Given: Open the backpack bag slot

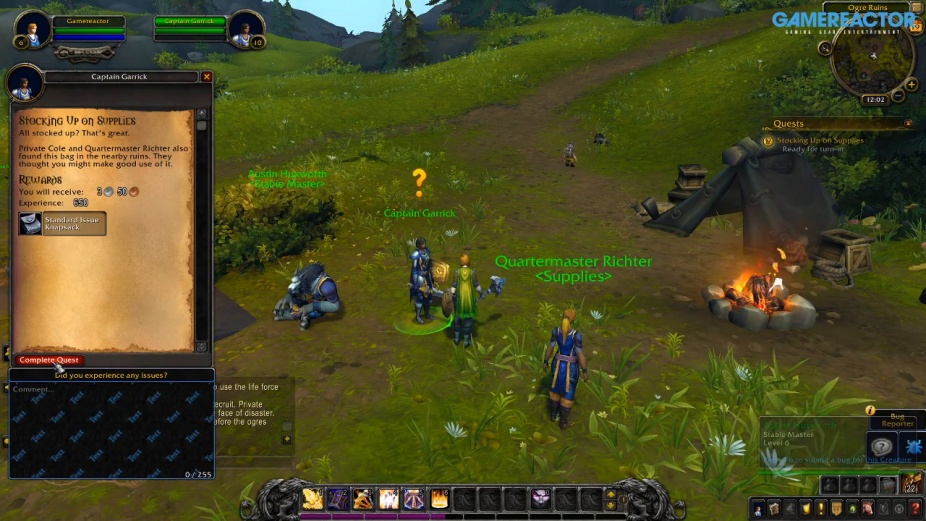Looking at the screenshot, I should pyautogui.click(x=911, y=484).
